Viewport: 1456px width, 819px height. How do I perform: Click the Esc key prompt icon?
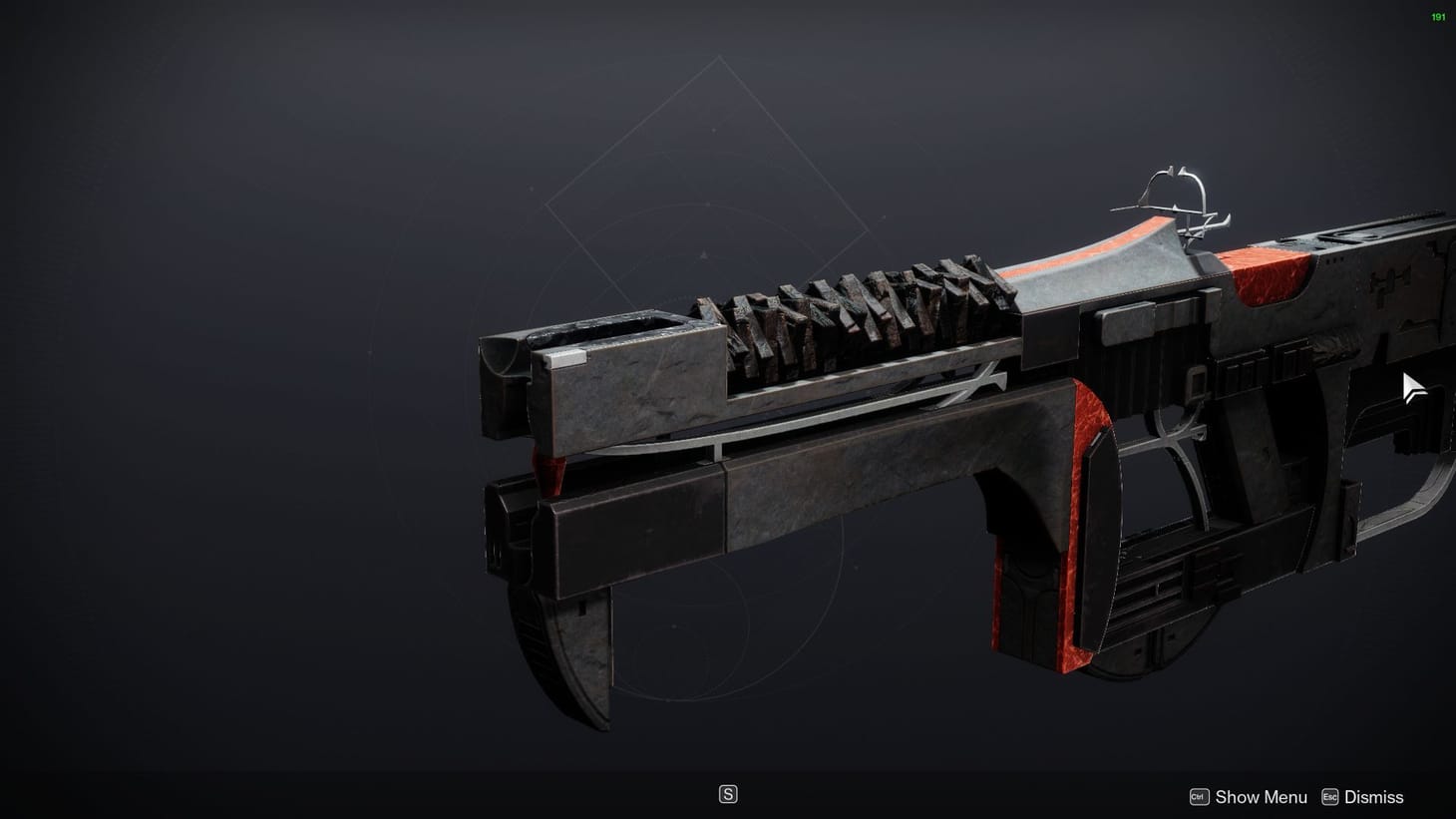click(1330, 796)
